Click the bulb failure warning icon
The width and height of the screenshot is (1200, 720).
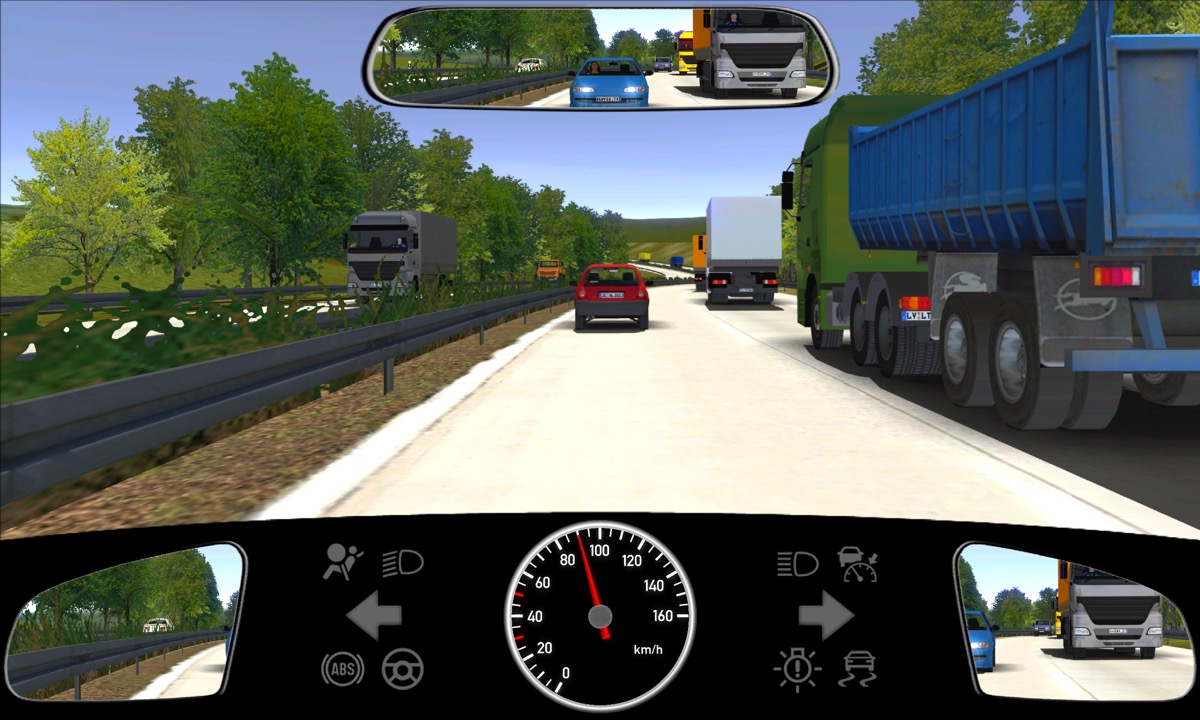(x=797, y=668)
